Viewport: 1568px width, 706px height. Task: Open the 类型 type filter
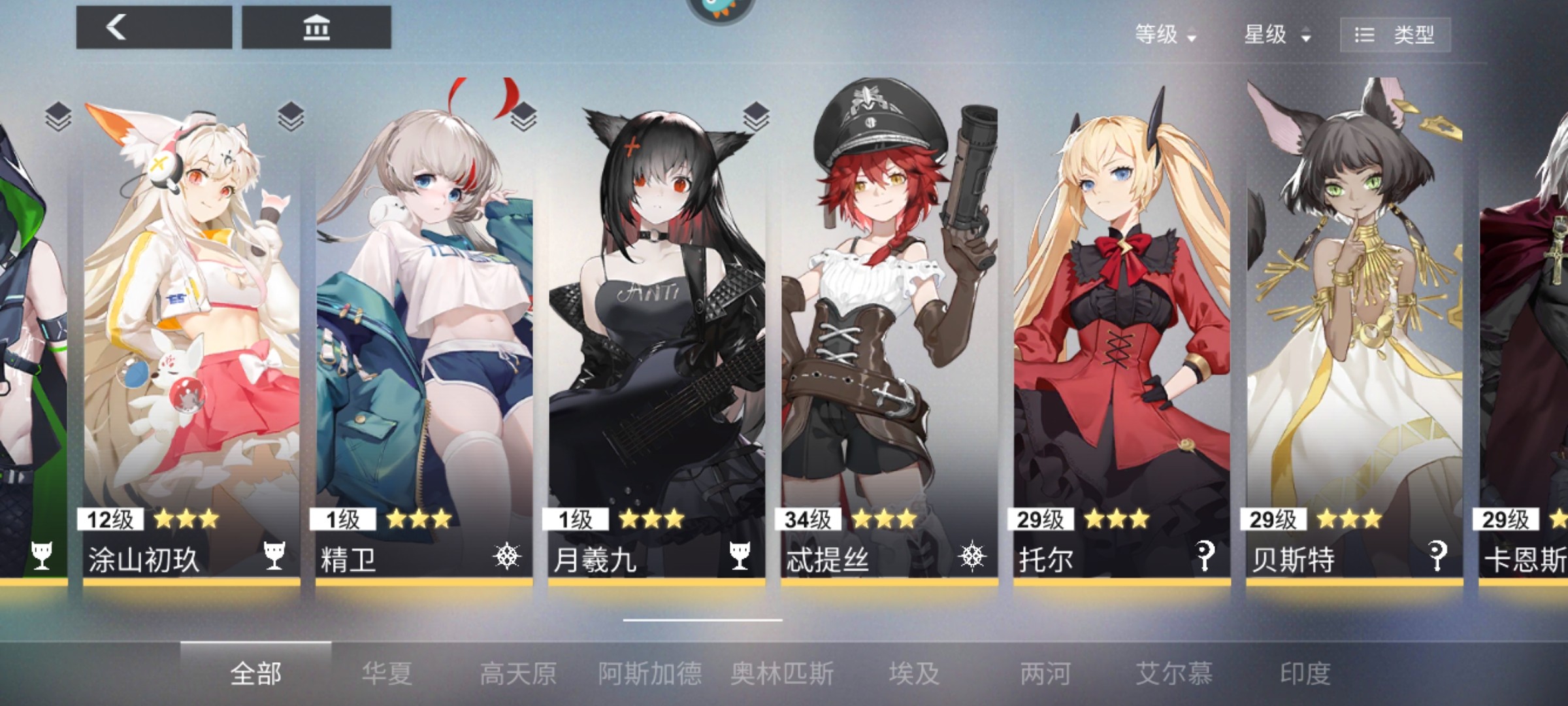(x=1395, y=35)
